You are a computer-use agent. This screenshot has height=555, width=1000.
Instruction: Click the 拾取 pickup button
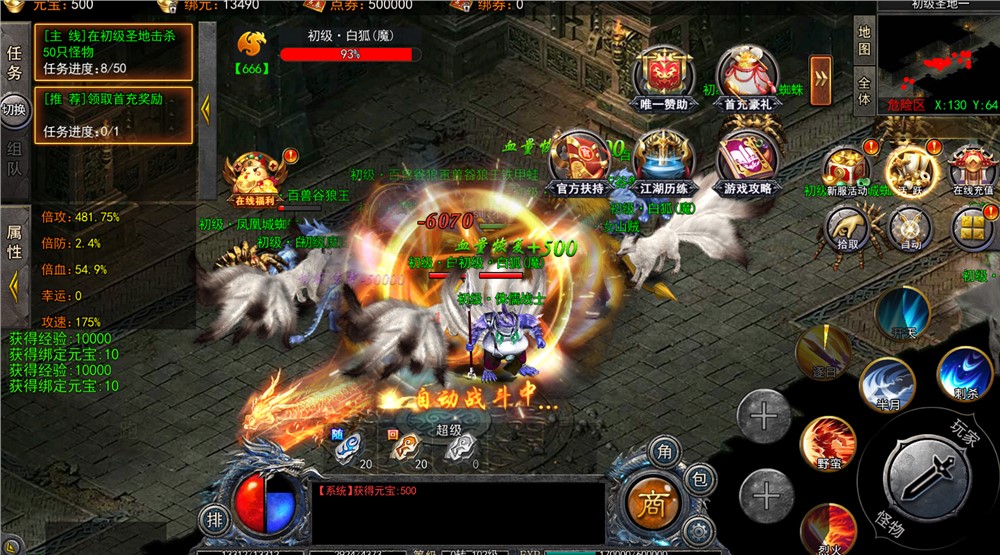[847, 228]
